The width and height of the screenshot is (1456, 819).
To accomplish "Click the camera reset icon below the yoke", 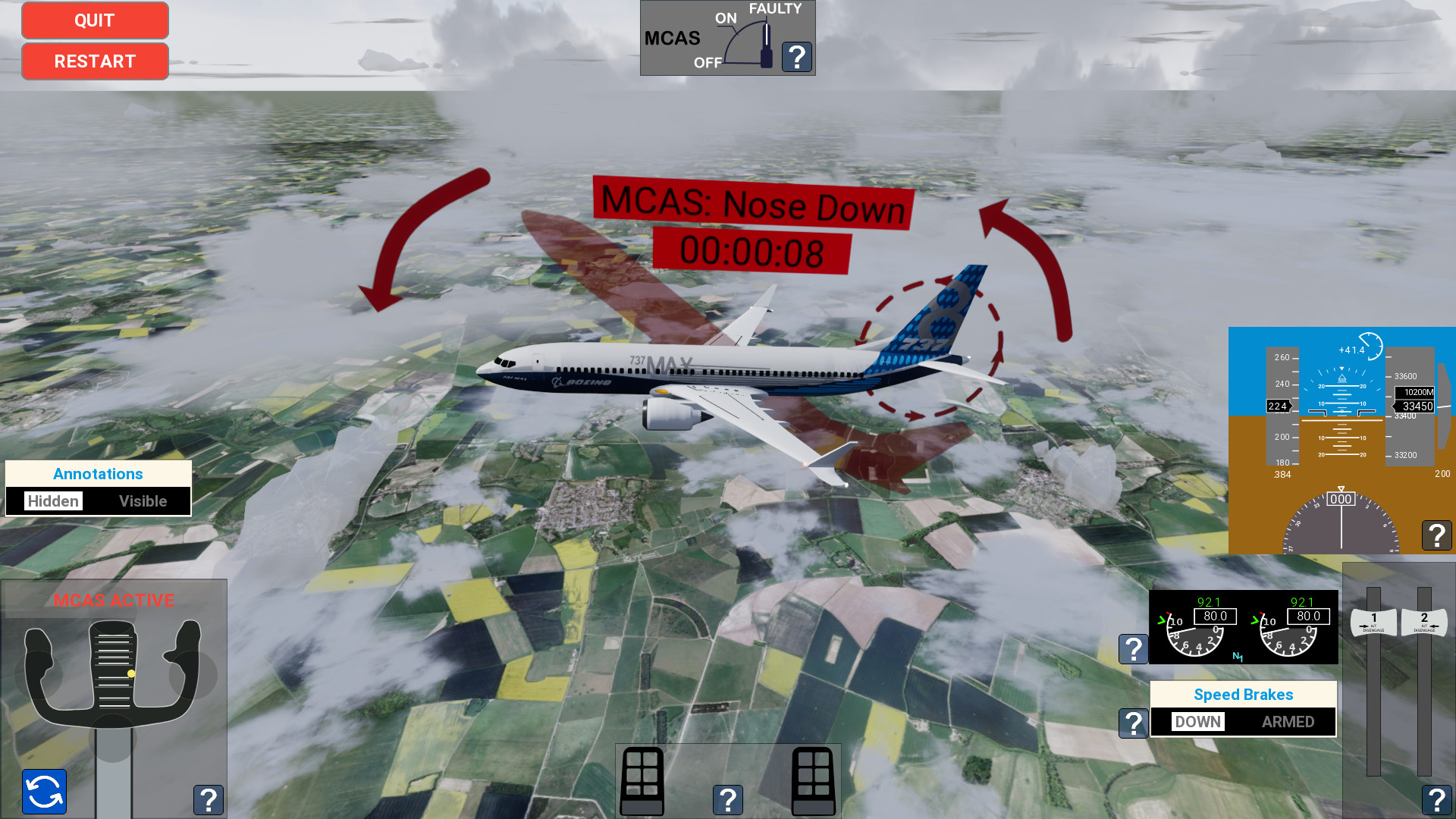I will point(43,792).
